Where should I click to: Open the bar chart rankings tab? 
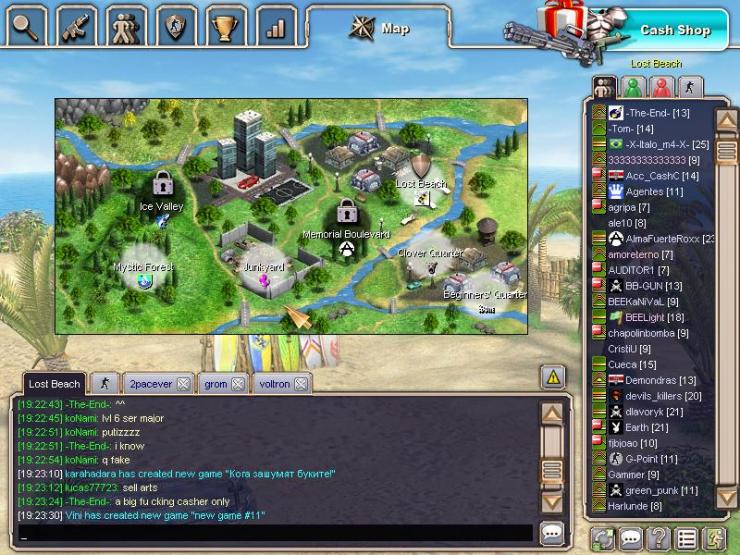click(276, 26)
